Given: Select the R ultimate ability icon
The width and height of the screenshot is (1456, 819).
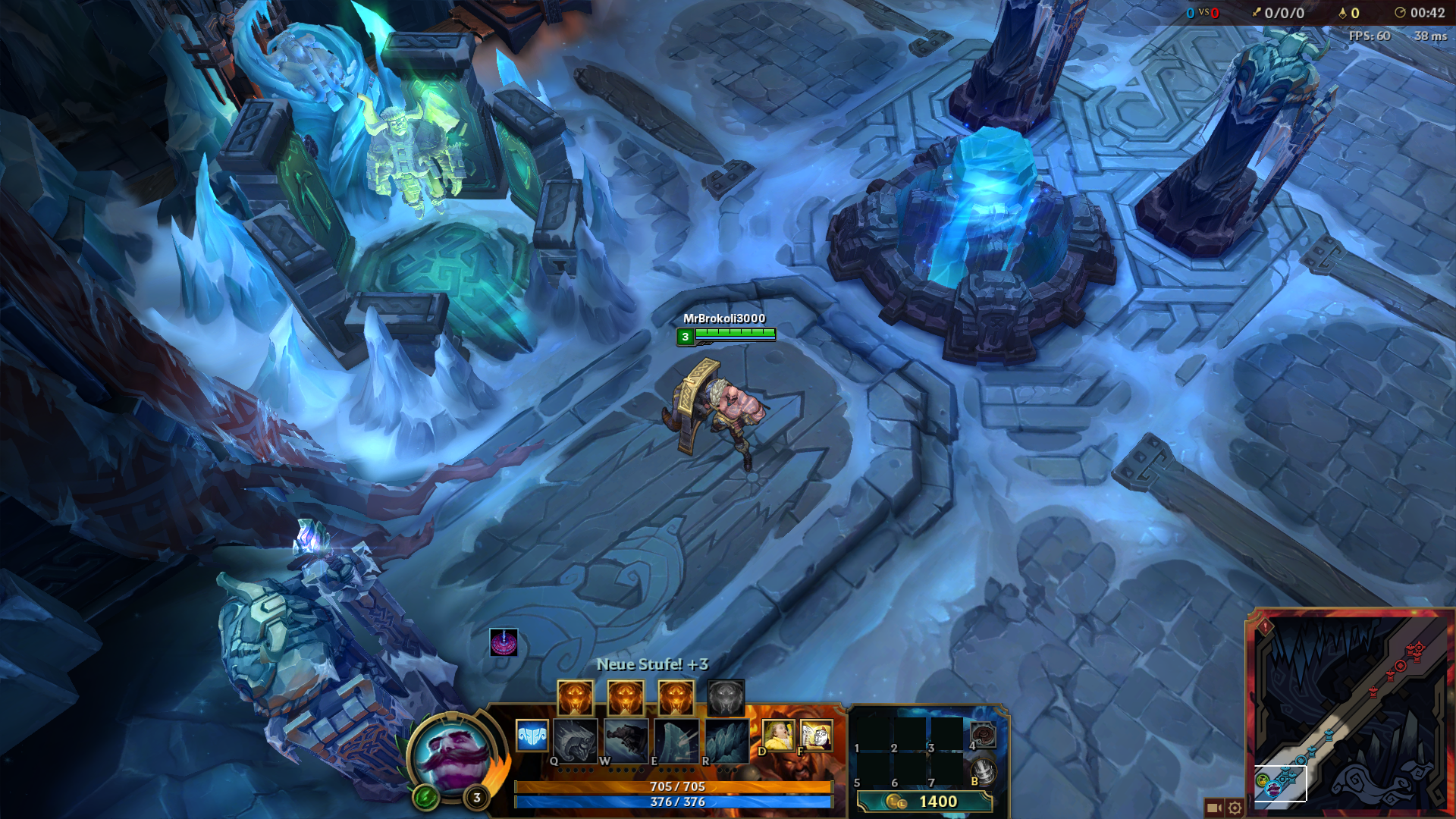Looking at the screenshot, I should tap(726, 739).
